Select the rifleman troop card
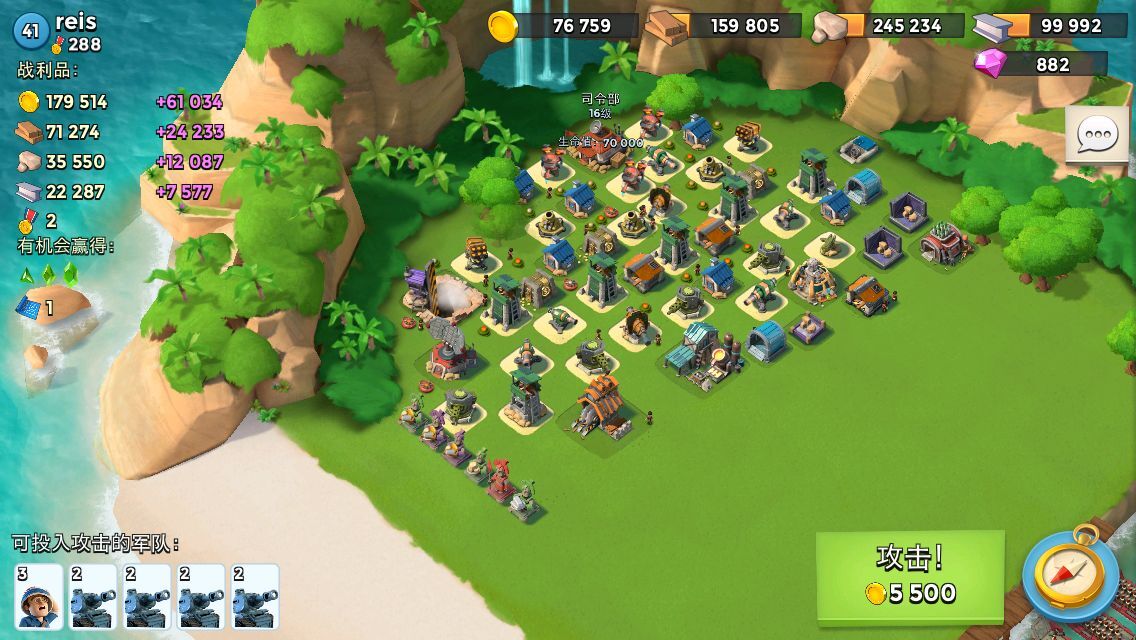 coord(40,597)
